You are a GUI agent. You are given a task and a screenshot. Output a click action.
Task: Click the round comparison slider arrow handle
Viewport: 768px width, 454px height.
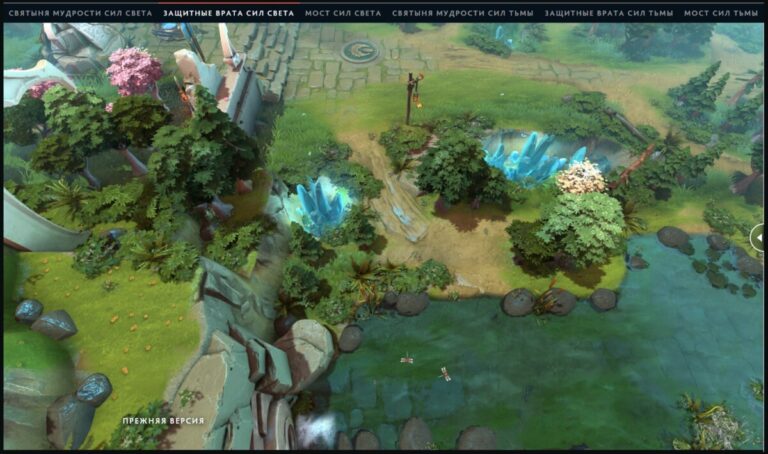tap(759, 237)
